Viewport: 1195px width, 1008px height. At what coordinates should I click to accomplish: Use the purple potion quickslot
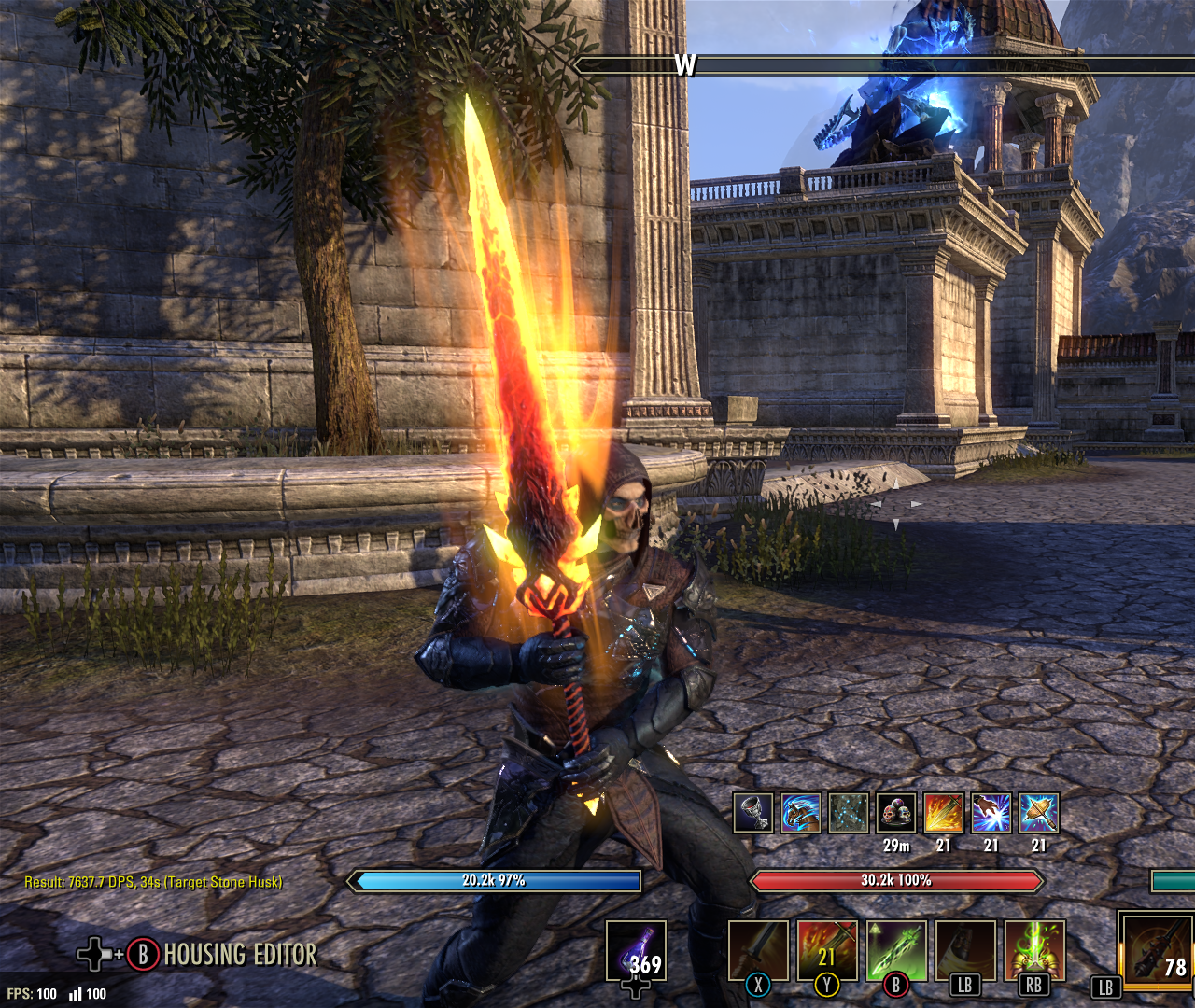tap(636, 951)
